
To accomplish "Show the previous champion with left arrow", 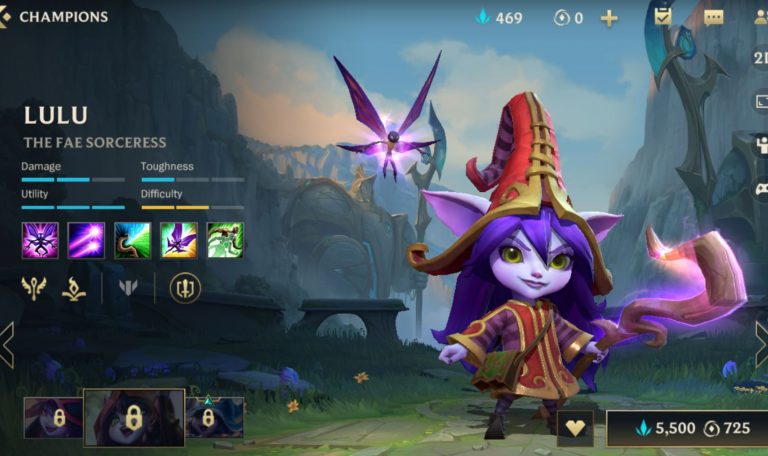I will pyautogui.click(x=7, y=345).
